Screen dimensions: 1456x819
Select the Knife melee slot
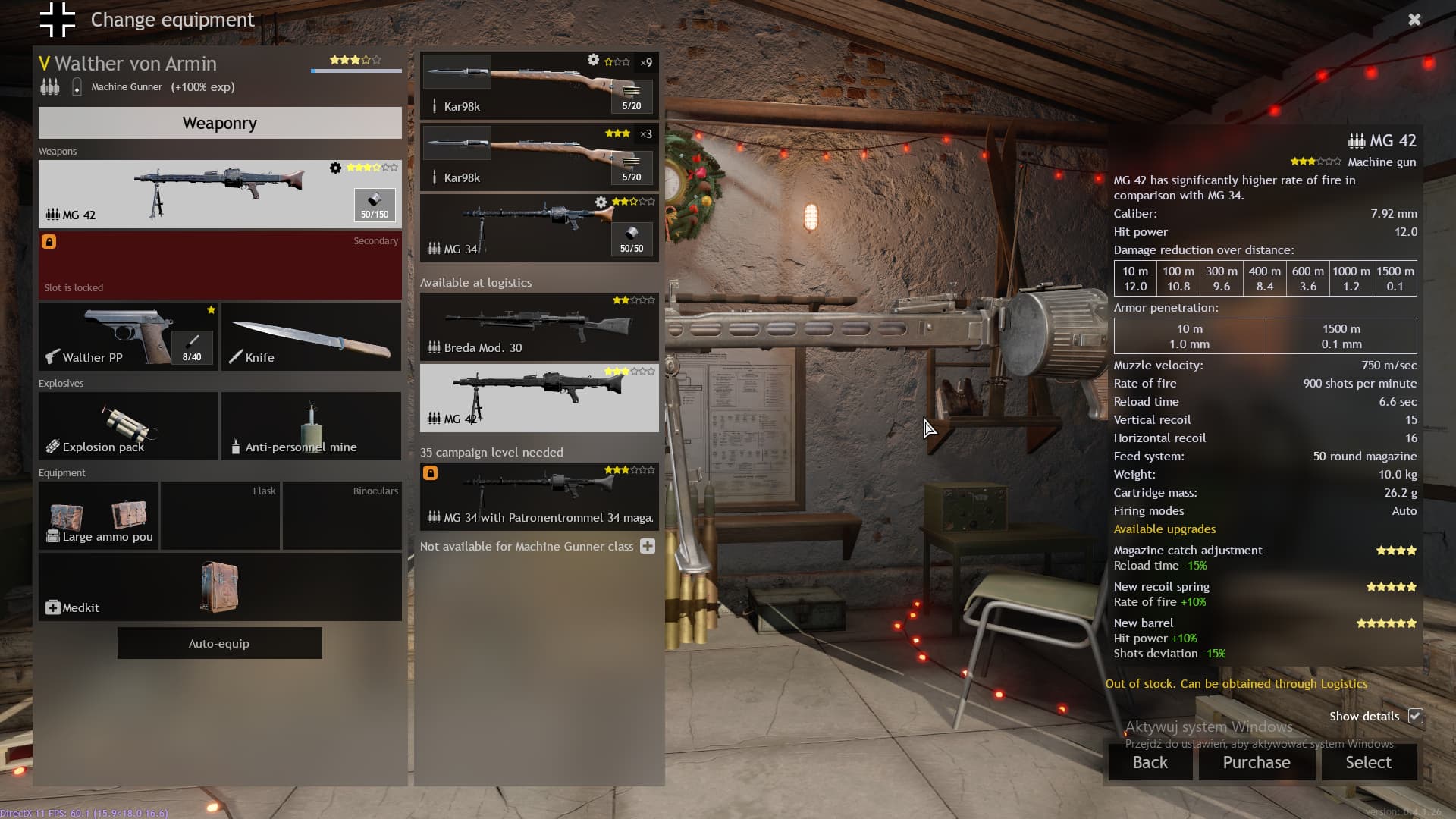tap(311, 337)
